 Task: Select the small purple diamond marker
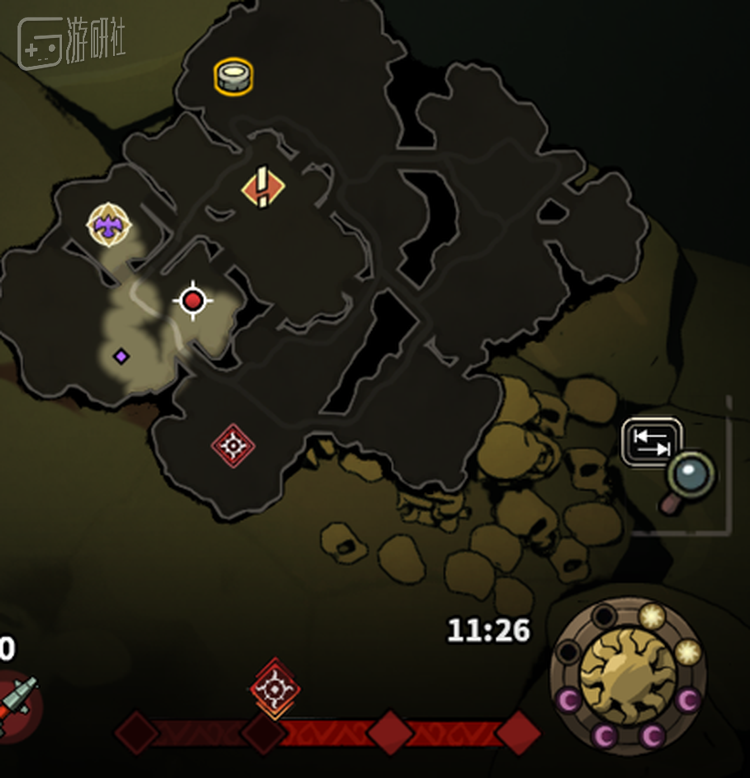(x=121, y=356)
